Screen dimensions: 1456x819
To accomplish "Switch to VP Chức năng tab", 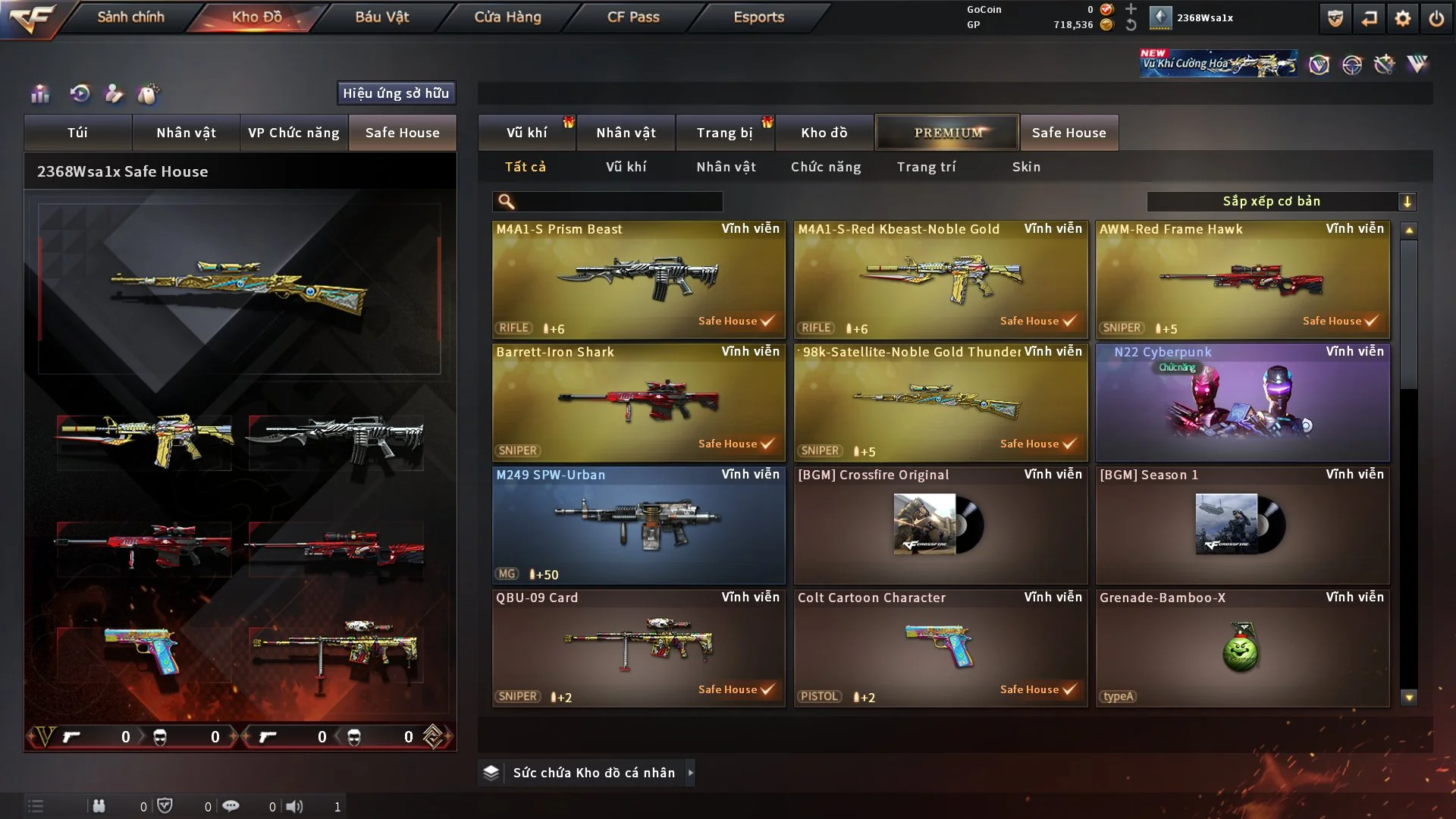I will pyautogui.click(x=293, y=133).
